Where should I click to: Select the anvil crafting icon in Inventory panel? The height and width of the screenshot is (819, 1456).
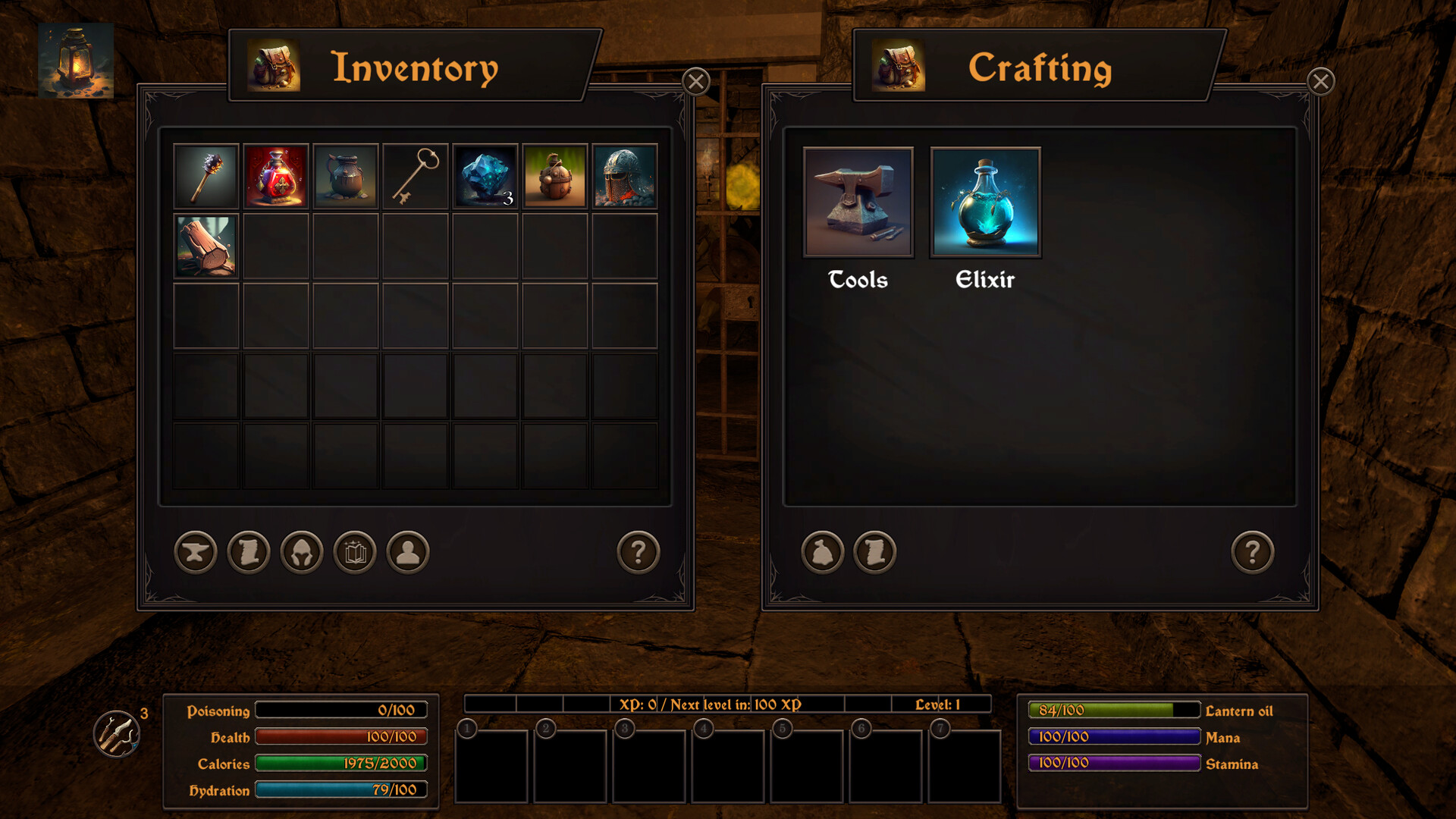[194, 552]
